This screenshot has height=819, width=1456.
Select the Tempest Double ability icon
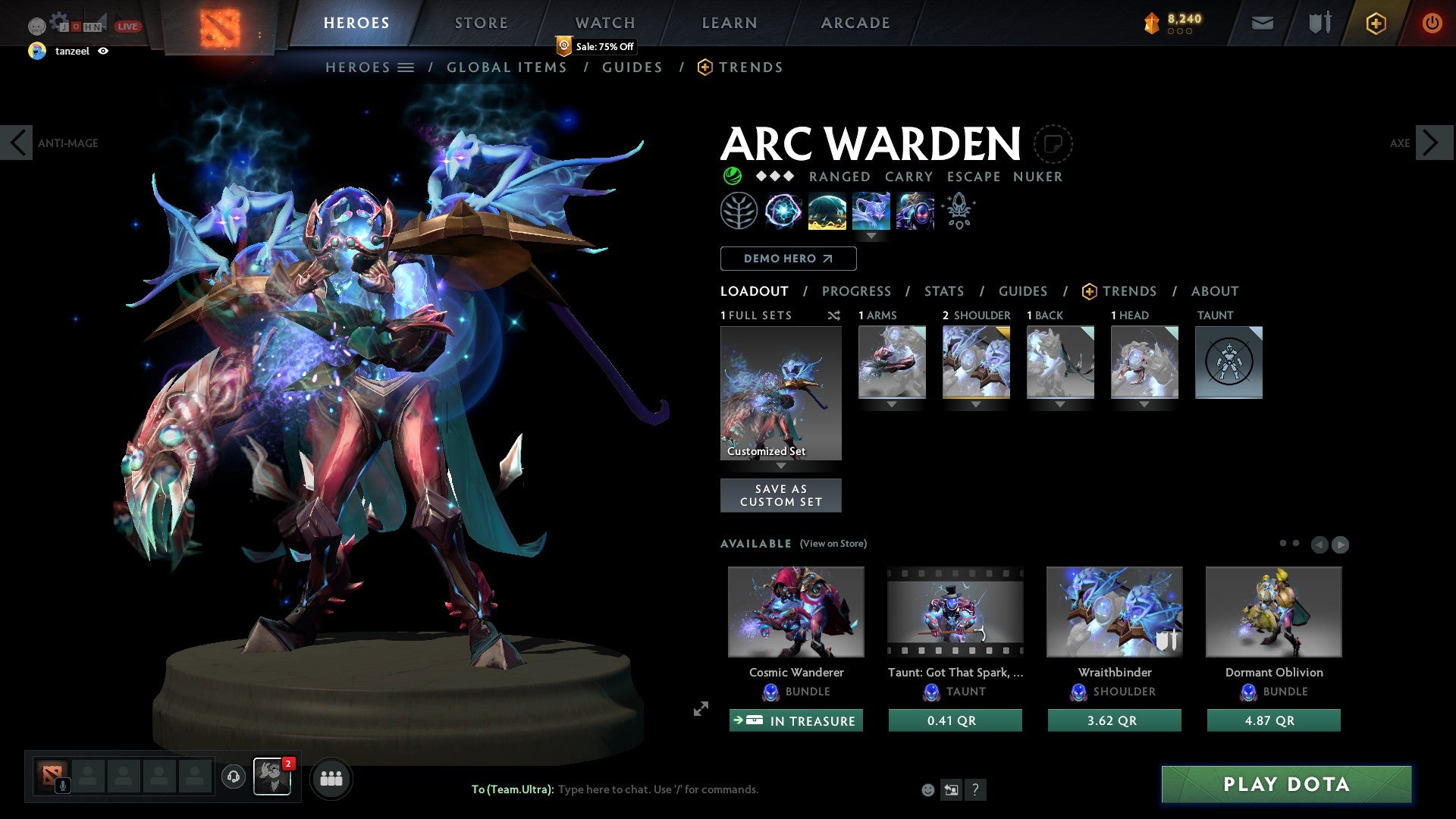pyautogui.click(x=915, y=211)
